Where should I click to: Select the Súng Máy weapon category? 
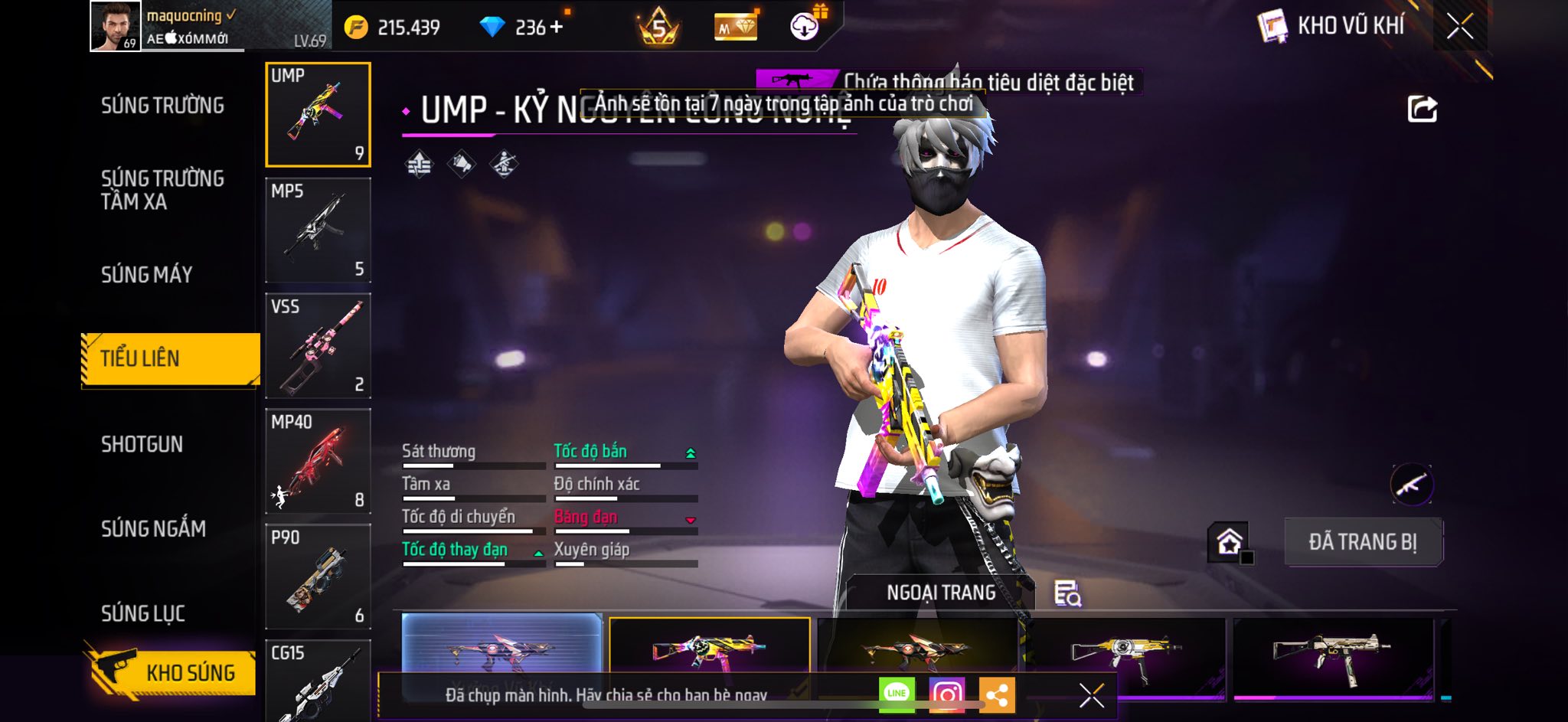click(x=147, y=274)
